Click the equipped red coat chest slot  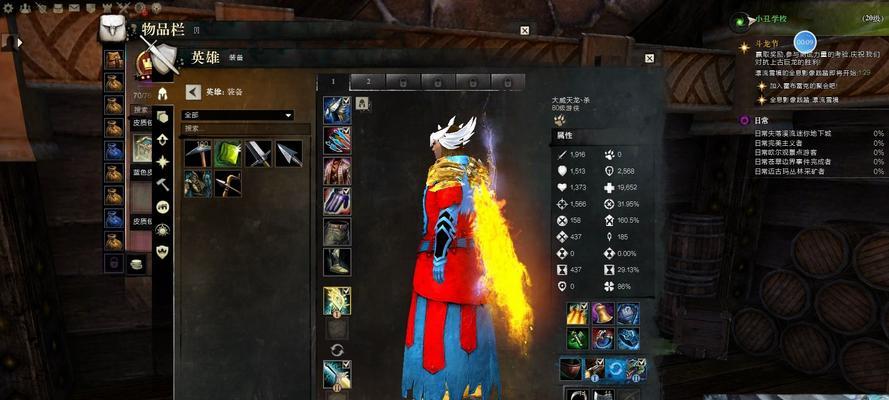[336, 171]
